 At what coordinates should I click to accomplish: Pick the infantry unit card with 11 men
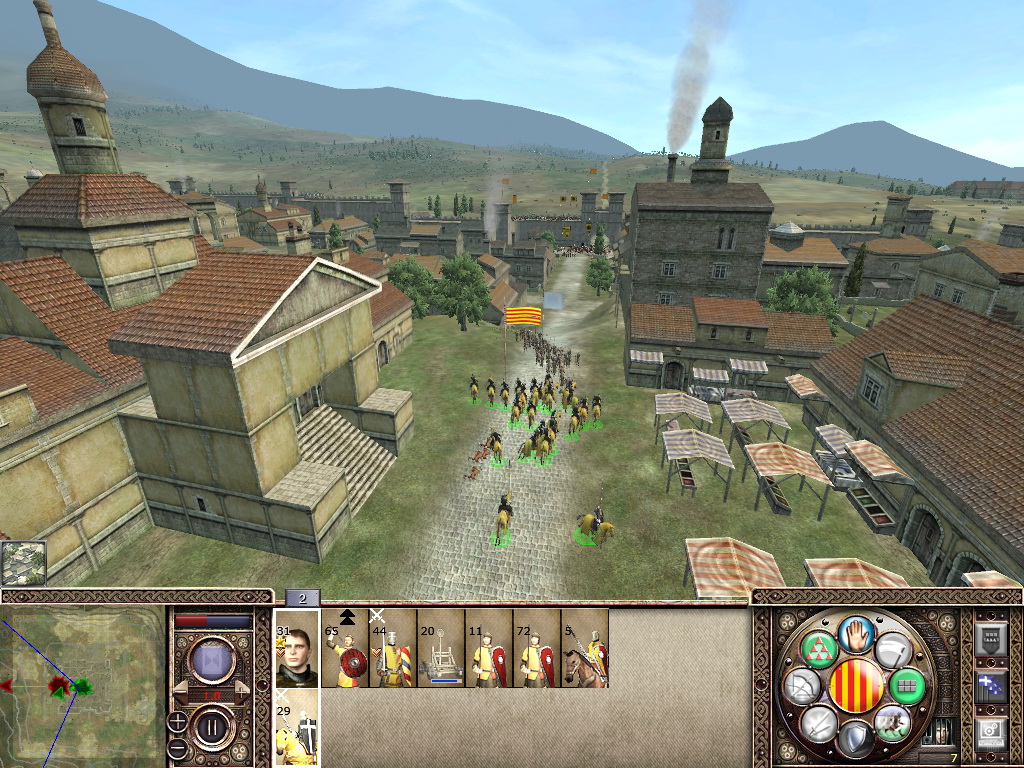489,648
